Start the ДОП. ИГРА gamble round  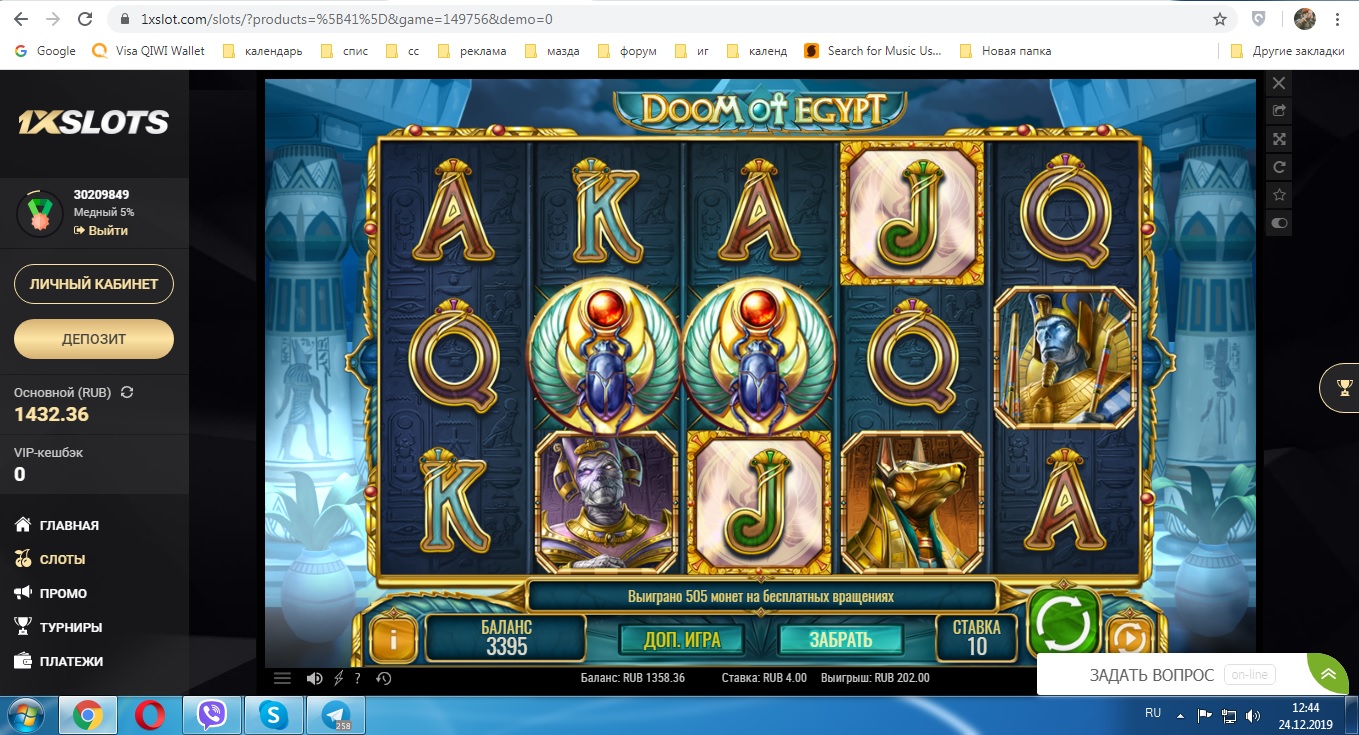click(682, 639)
